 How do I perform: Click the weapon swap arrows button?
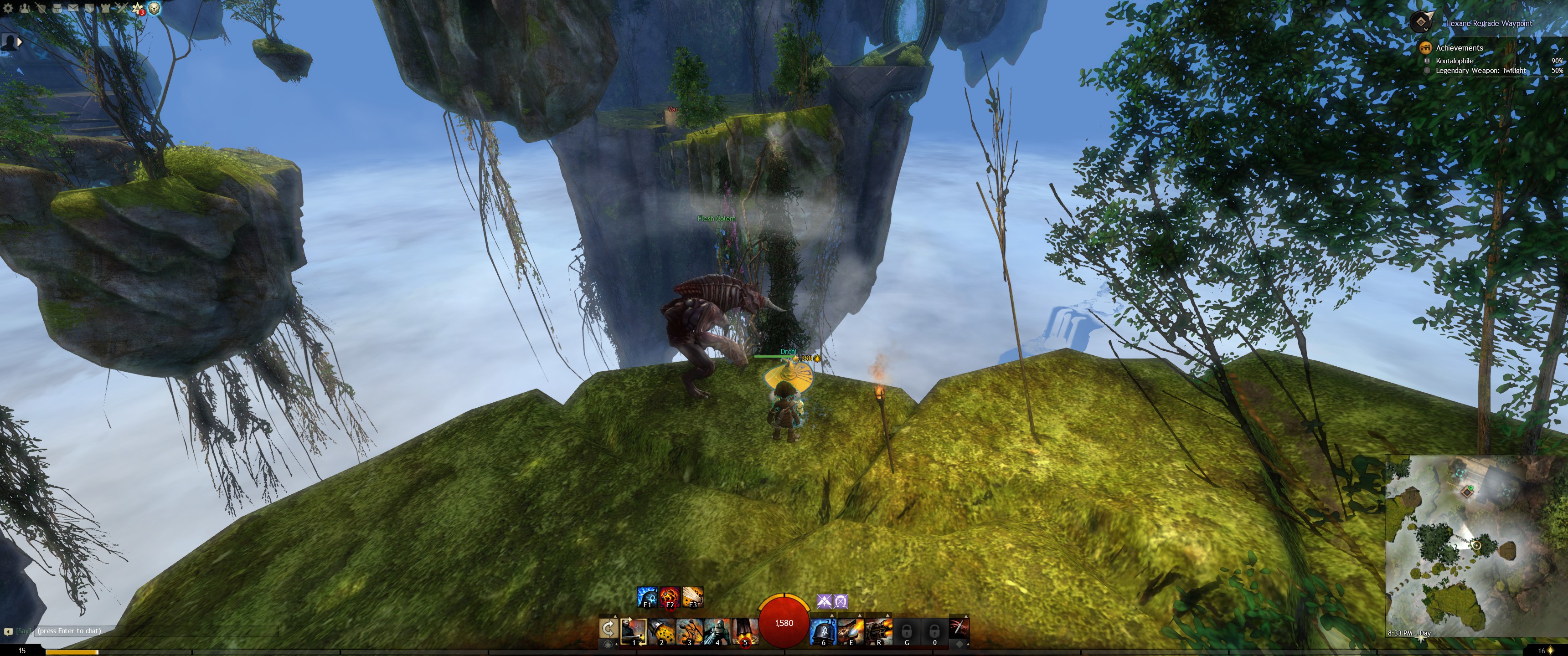click(608, 628)
